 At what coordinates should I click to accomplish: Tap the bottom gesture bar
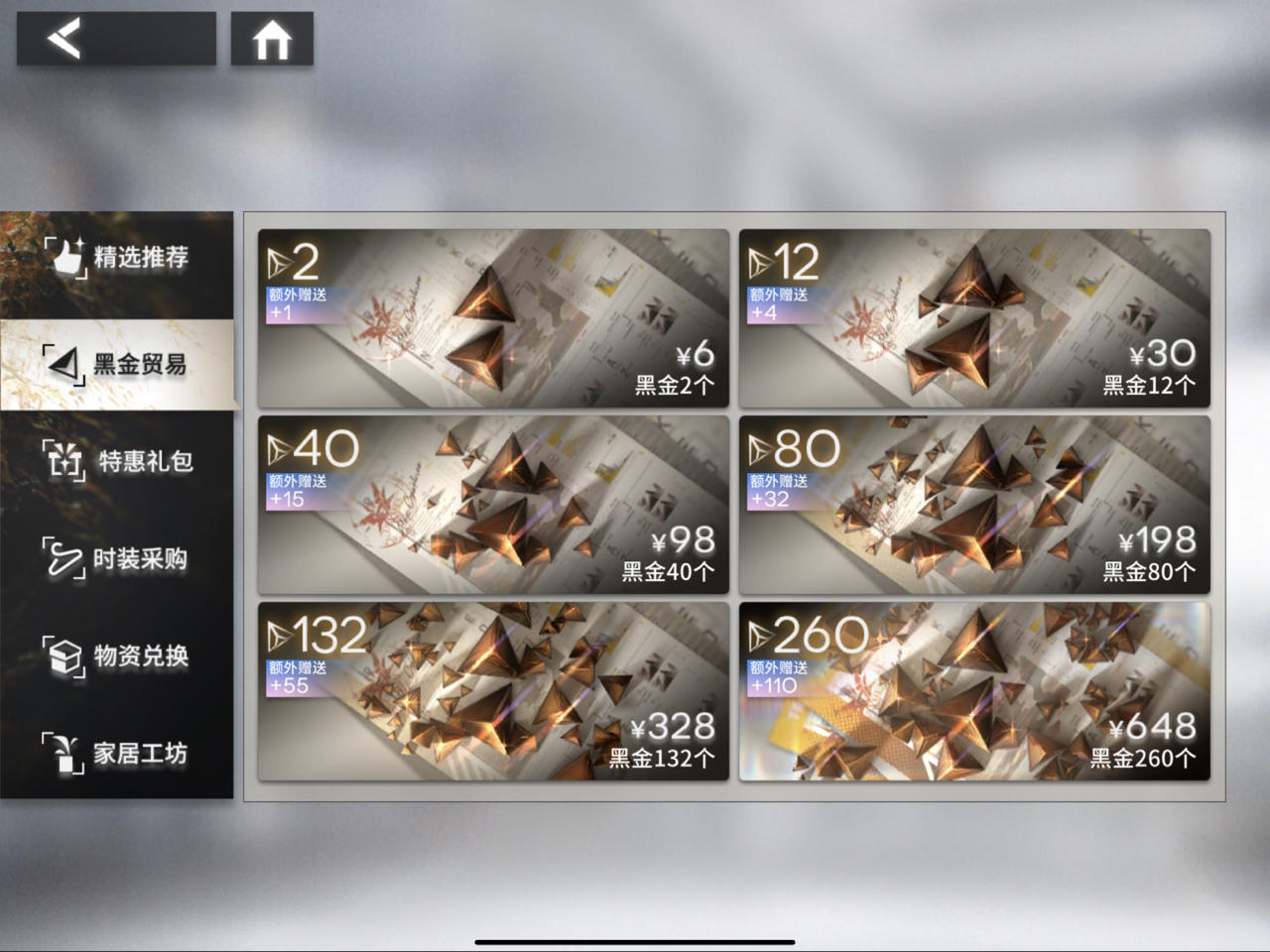coord(635,939)
